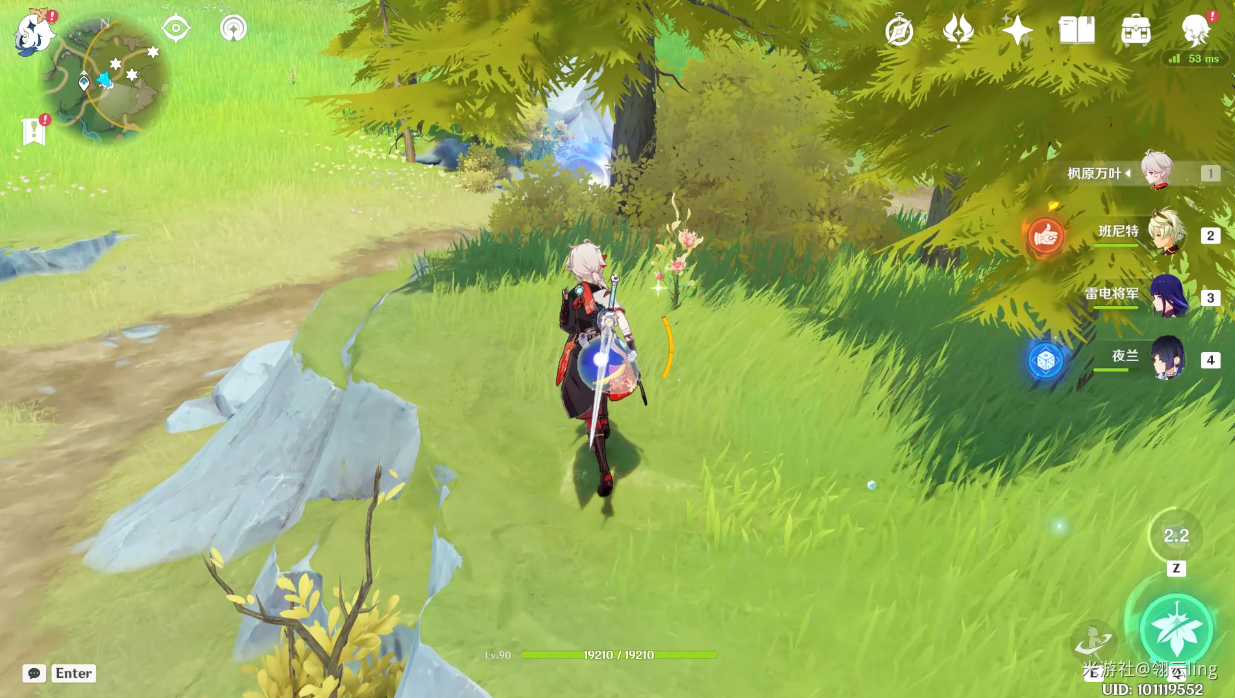Trigger 夜兰's blue dice burst icon
Image resolution: width=1235 pixels, height=698 pixels.
point(1046,360)
